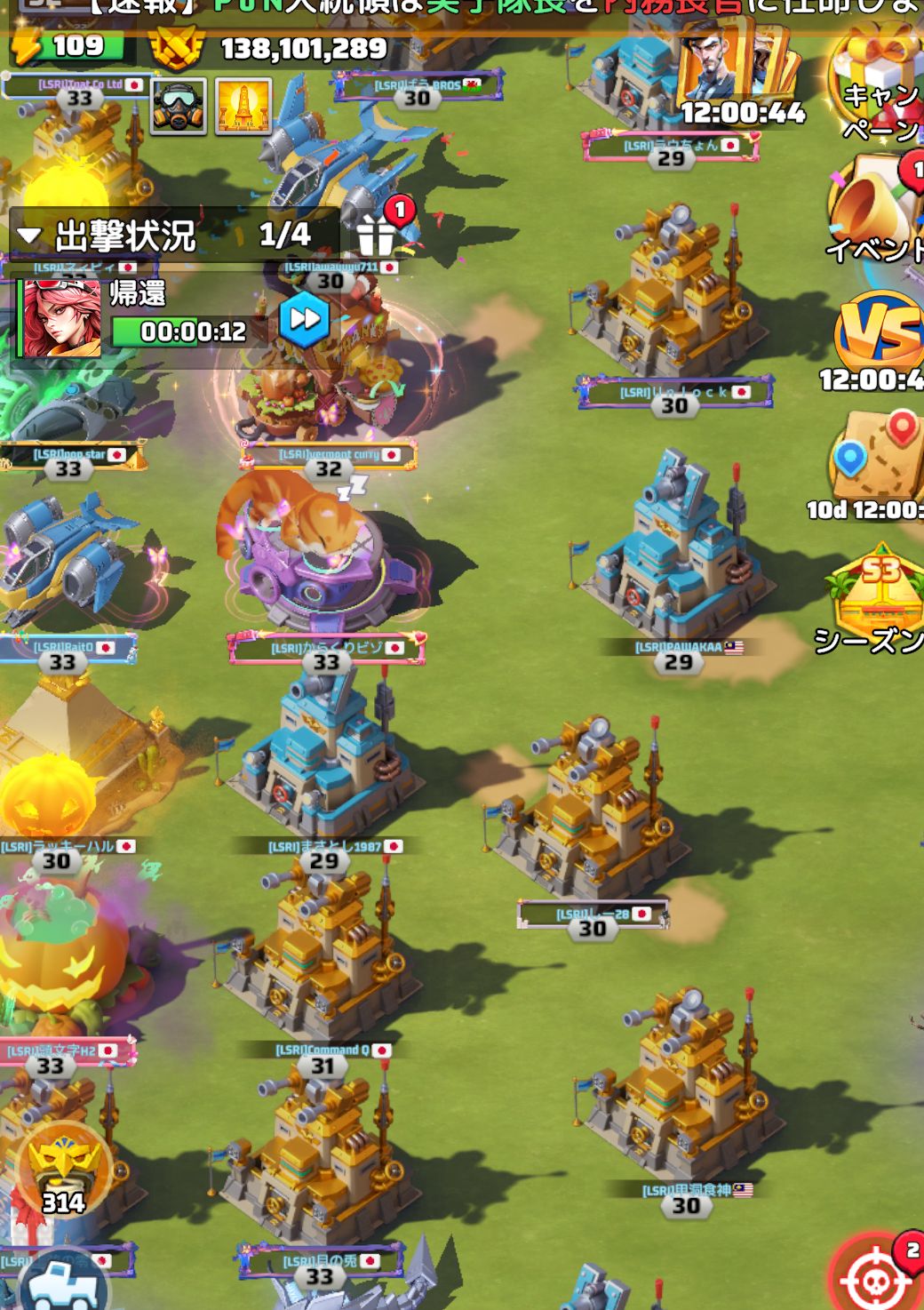Image resolution: width=924 pixels, height=1310 pixels.
Task: Tap the lightning stamina counter
Action: point(67,46)
